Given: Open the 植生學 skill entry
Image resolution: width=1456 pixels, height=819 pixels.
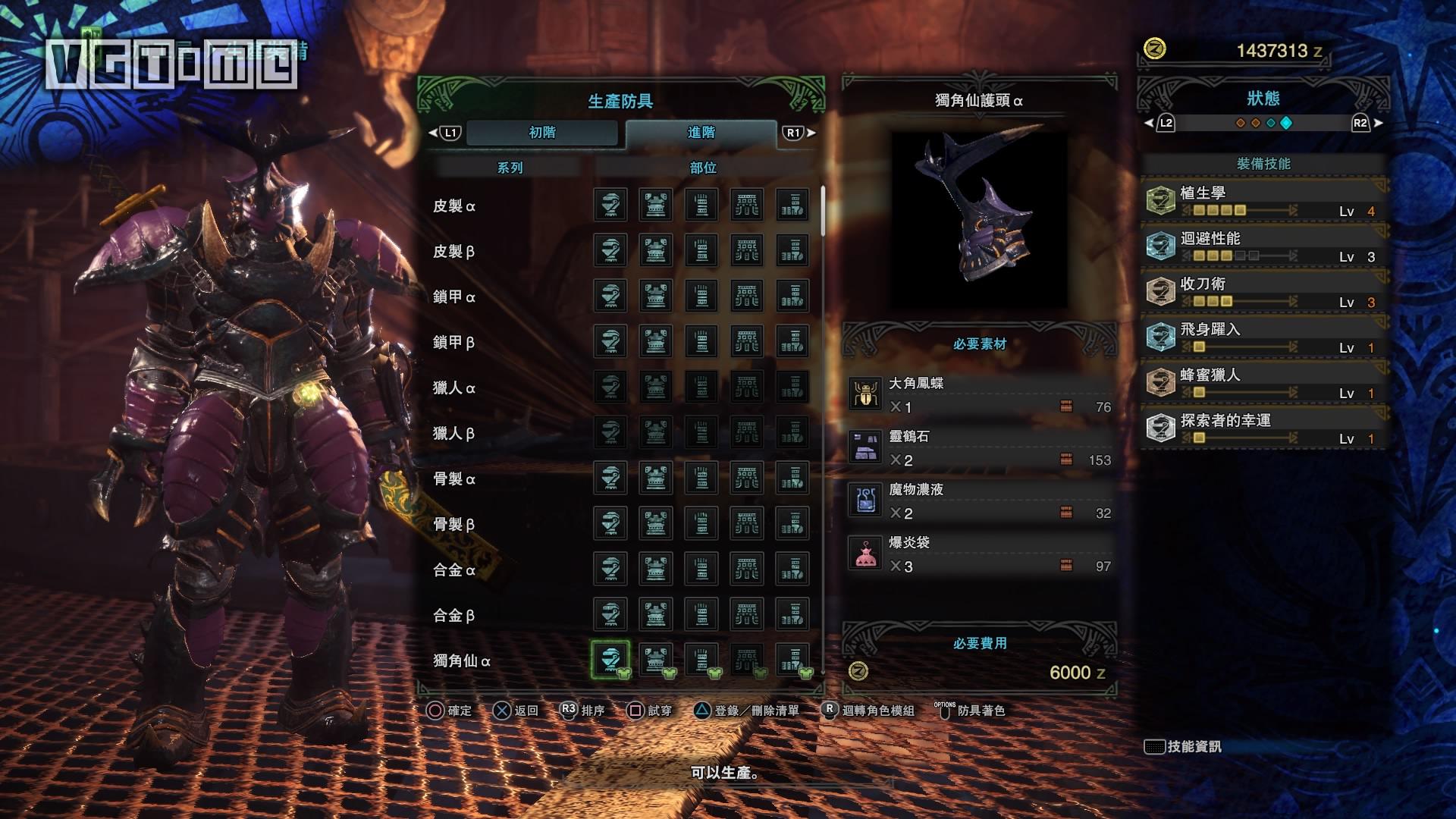Looking at the screenshot, I should 1263,201.
